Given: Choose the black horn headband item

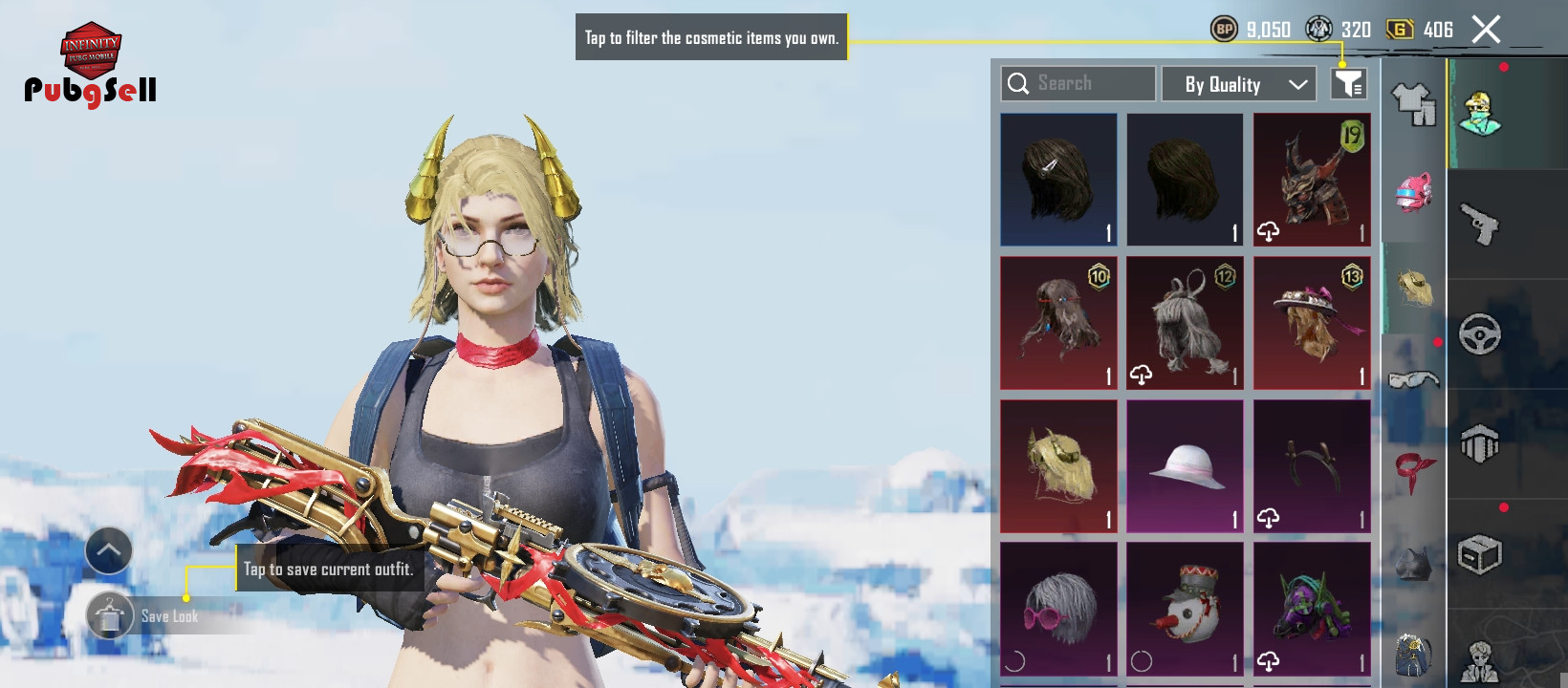Looking at the screenshot, I should [1312, 466].
